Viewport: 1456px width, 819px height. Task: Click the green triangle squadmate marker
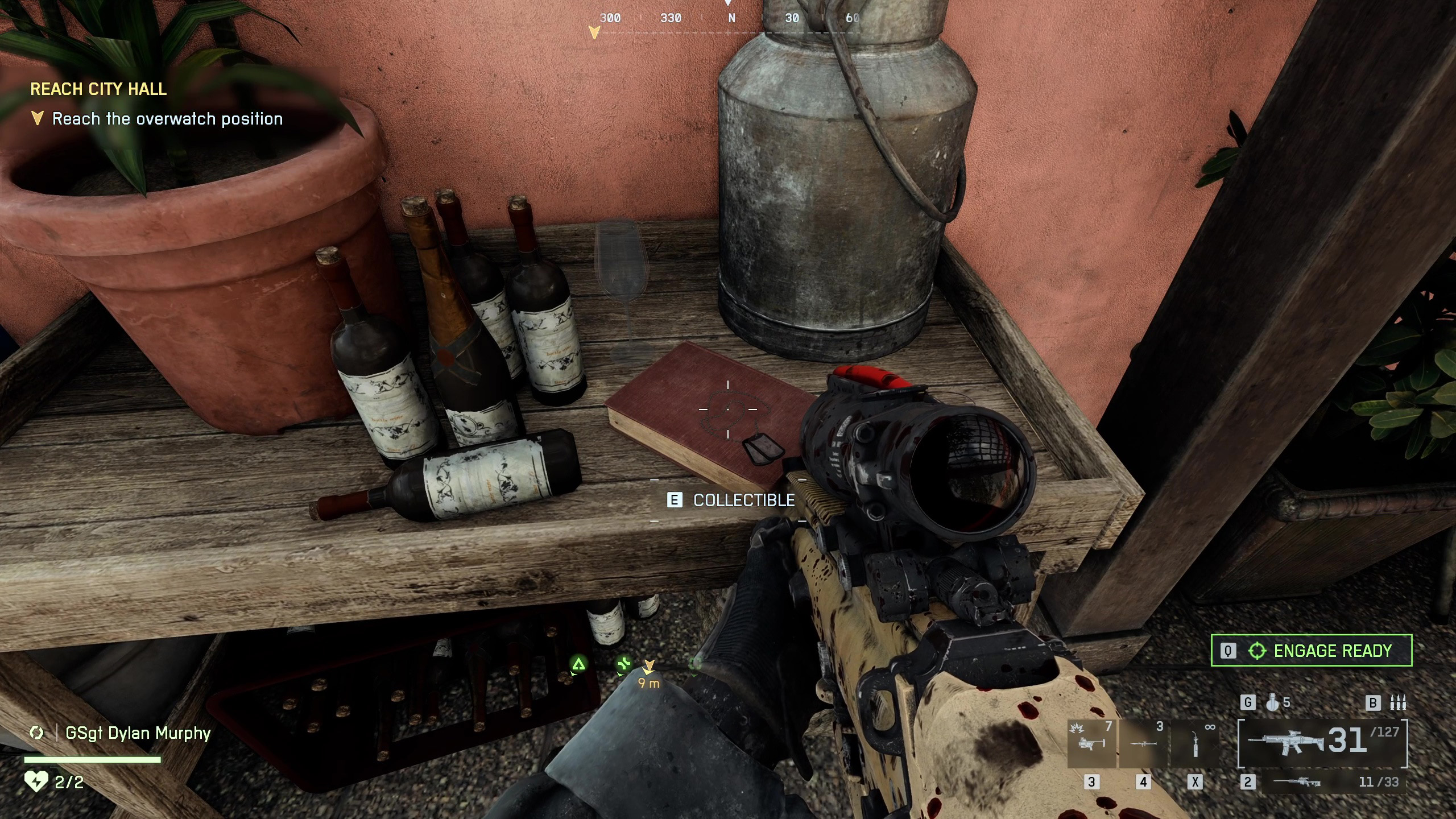tap(578, 664)
